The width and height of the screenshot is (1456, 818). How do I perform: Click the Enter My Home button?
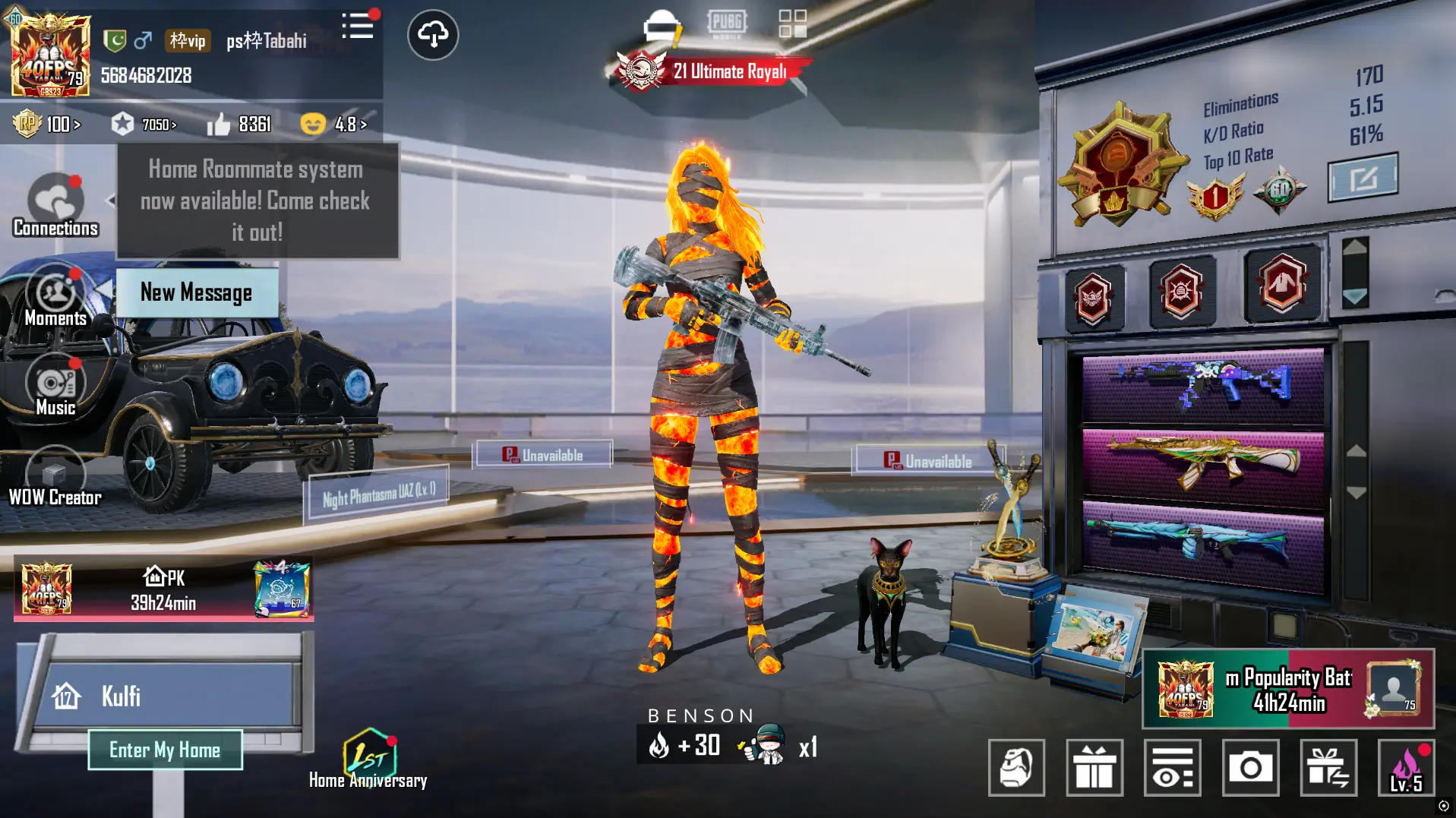(x=166, y=750)
